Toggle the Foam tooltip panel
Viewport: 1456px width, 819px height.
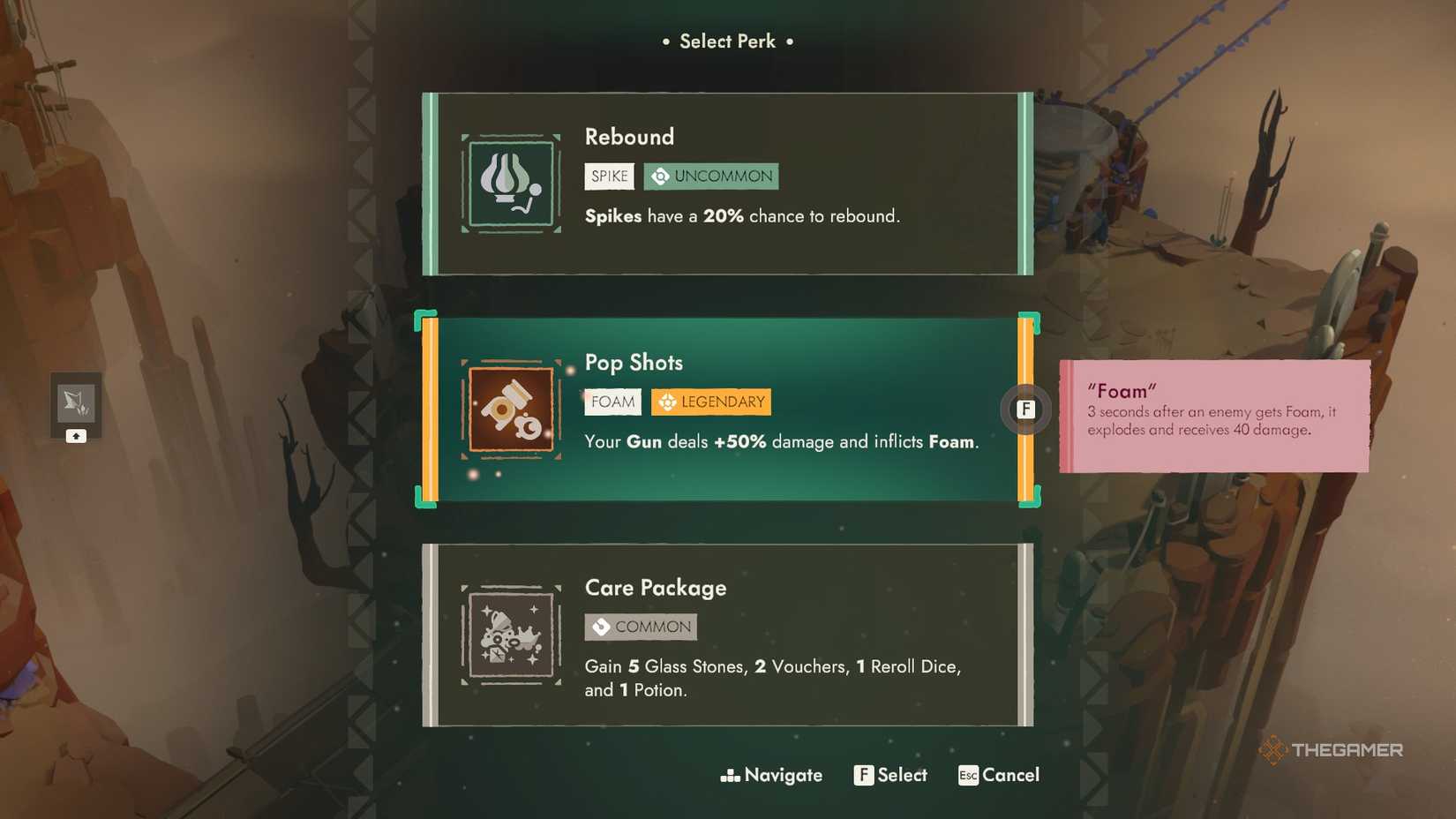pos(1213,415)
